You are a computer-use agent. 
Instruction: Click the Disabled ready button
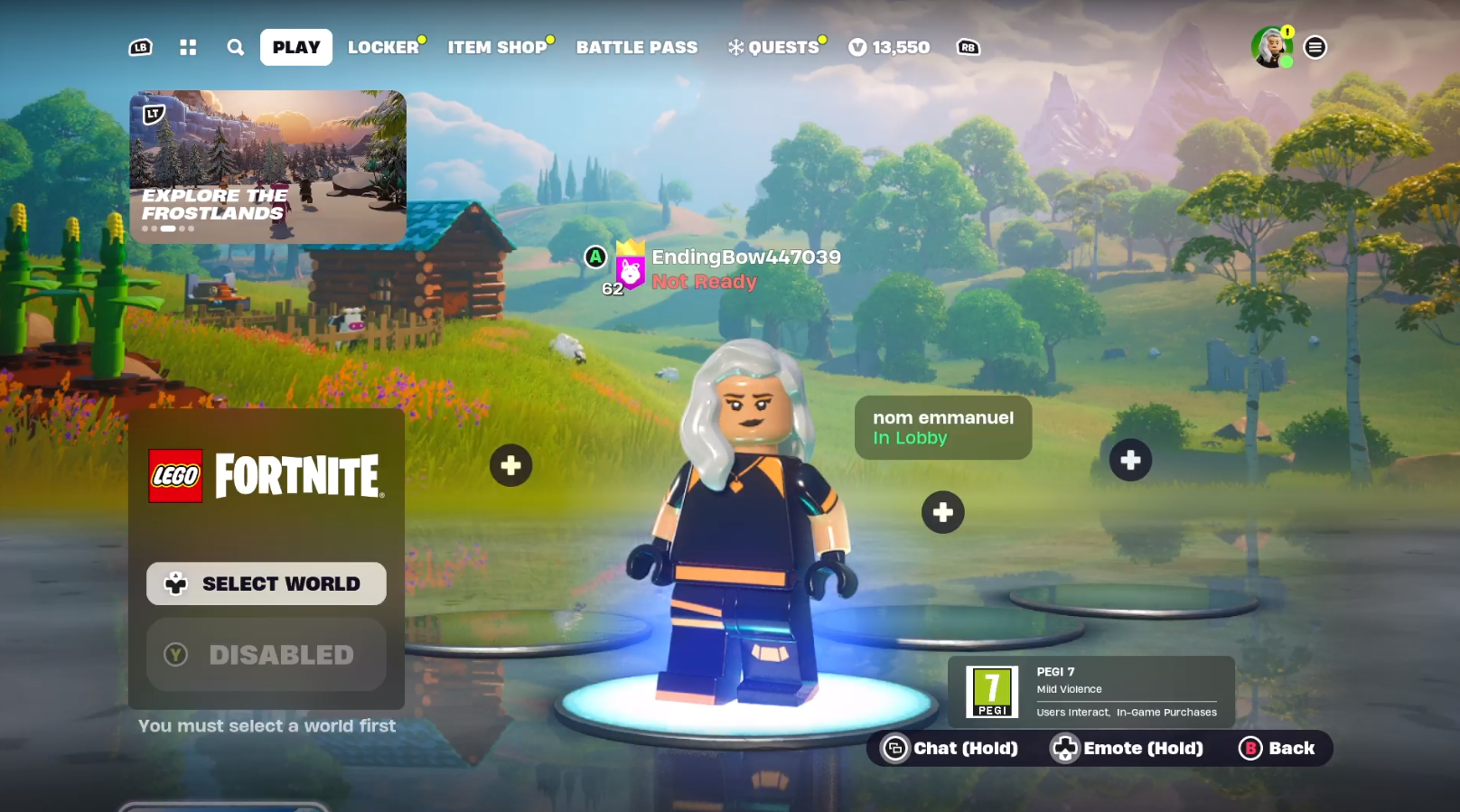click(x=267, y=655)
